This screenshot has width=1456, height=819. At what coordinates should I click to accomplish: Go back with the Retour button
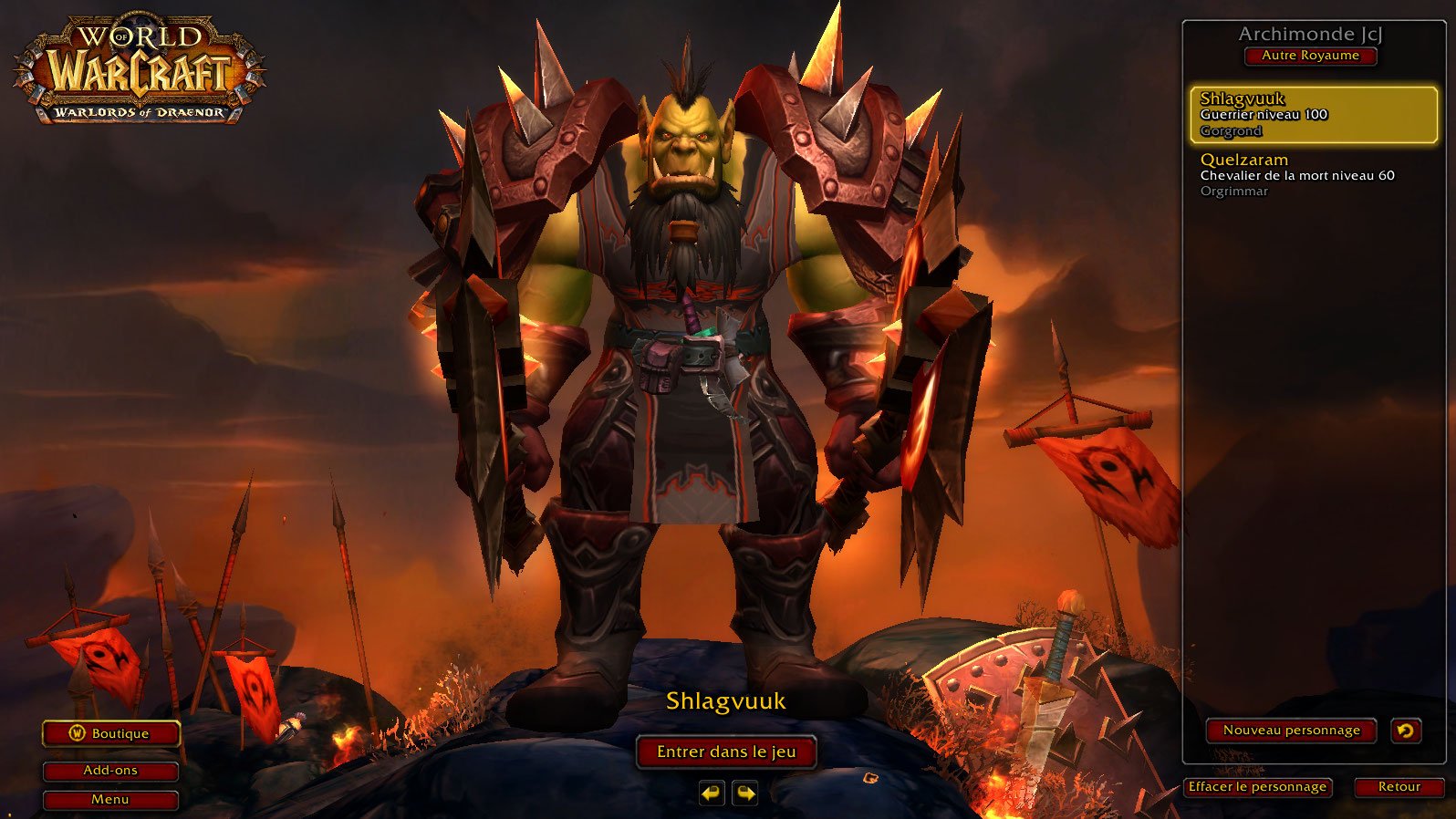tap(1399, 787)
